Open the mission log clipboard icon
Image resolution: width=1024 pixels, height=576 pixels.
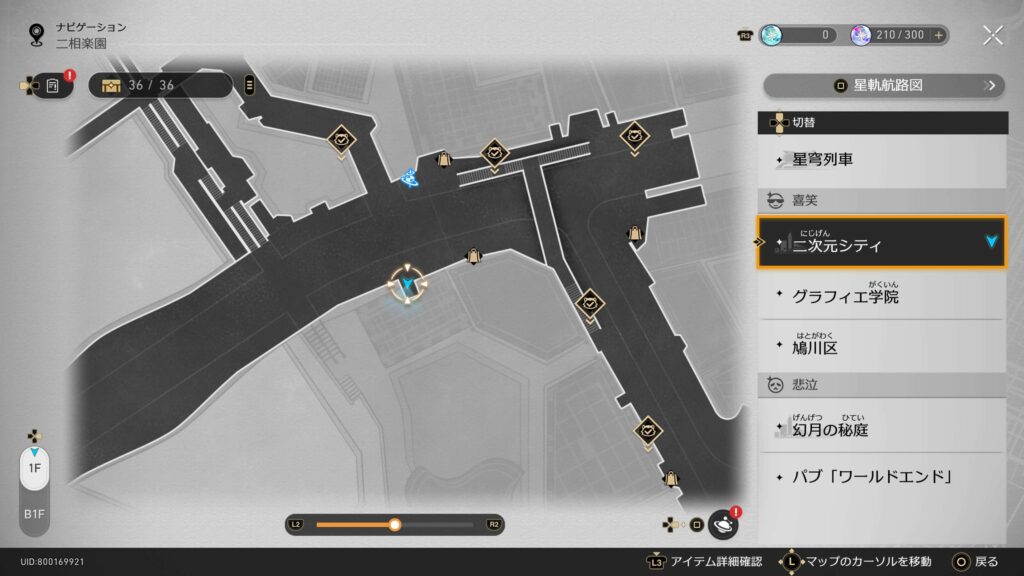(x=53, y=86)
